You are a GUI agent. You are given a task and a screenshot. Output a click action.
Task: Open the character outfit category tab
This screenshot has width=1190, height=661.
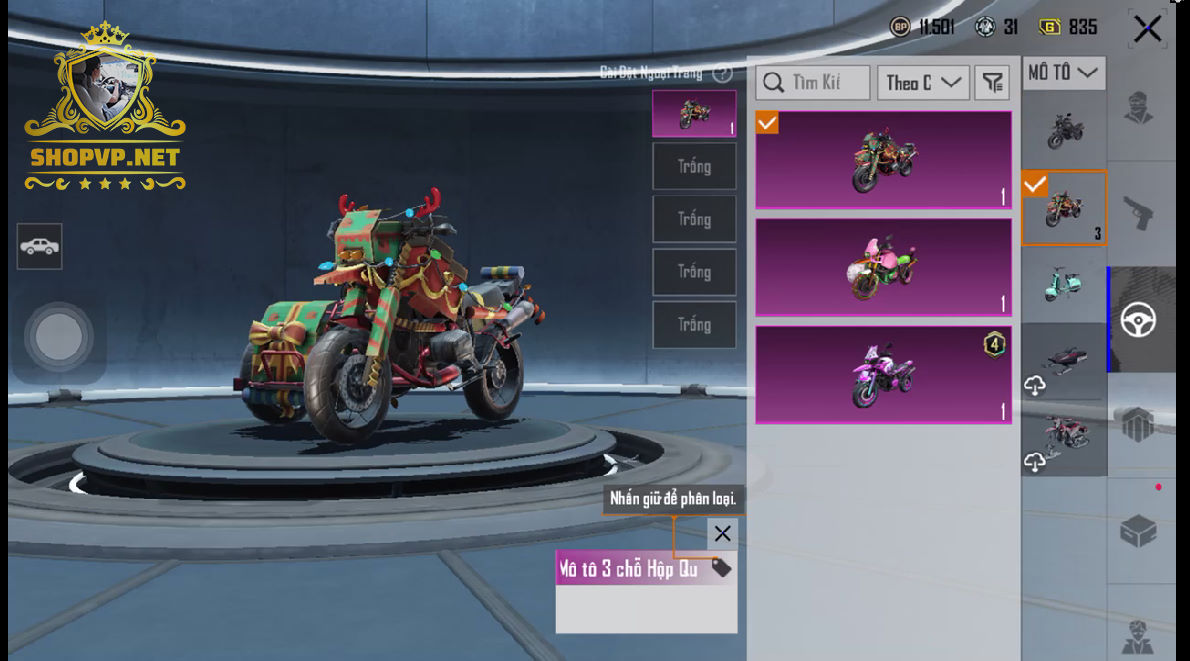[1139, 107]
